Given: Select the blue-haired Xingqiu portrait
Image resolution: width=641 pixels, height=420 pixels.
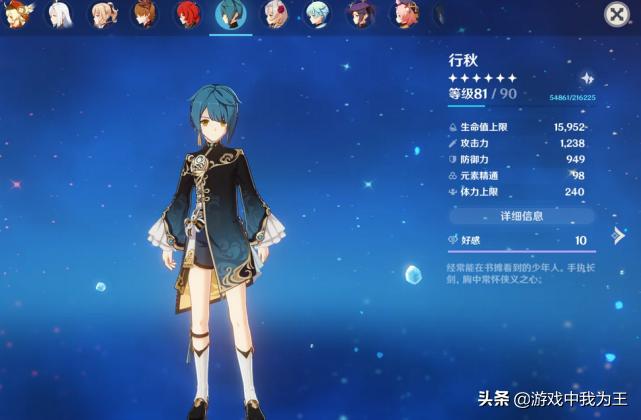Looking at the screenshot, I should (230, 14).
